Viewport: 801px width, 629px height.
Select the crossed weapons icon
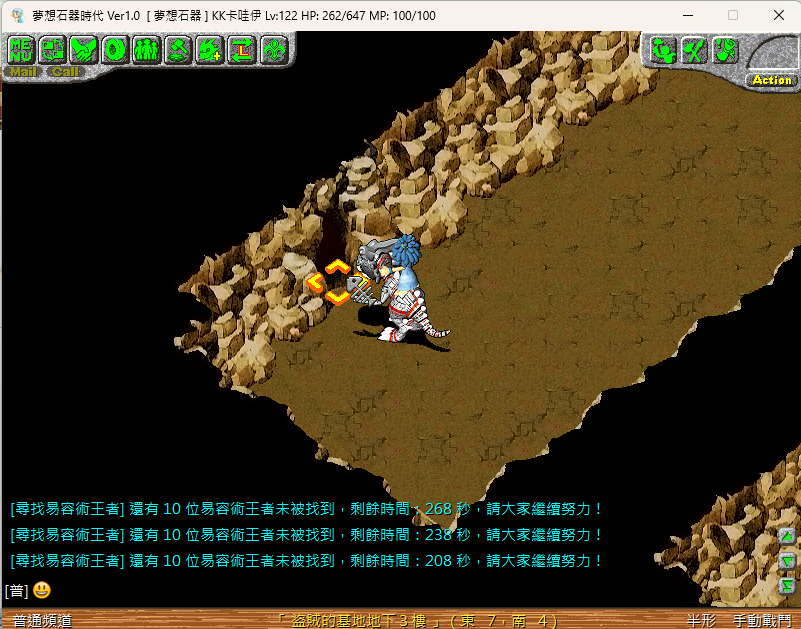point(694,50)
